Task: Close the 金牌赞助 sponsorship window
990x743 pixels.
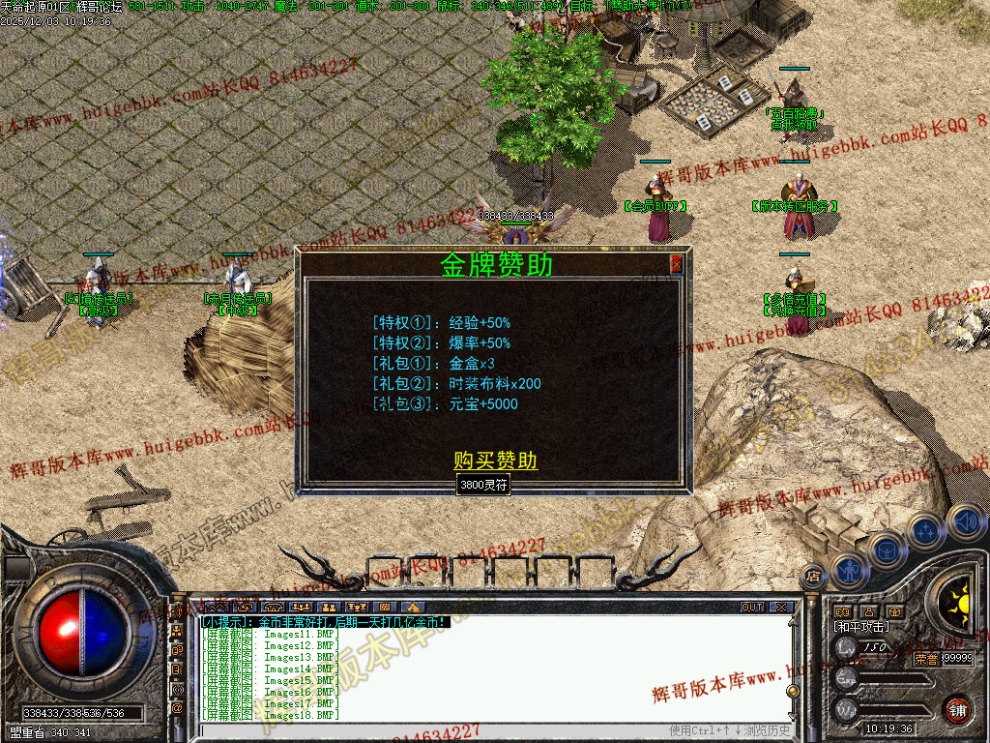Action: 676,264
